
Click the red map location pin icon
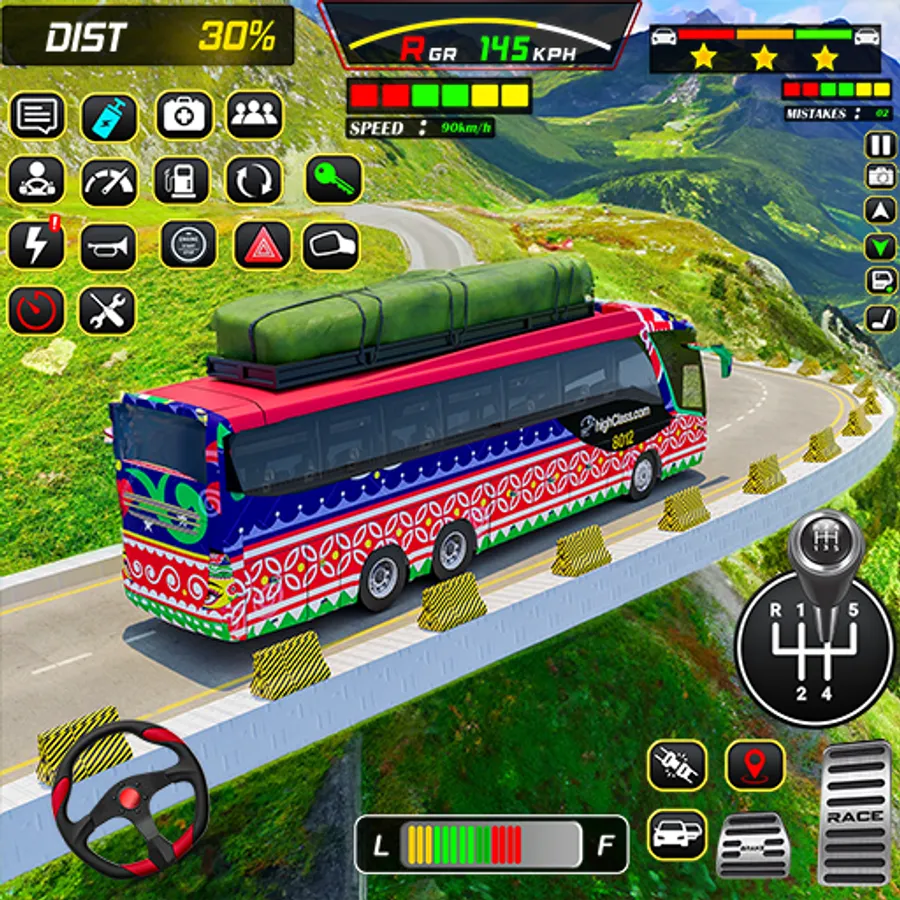click(755, 765)
